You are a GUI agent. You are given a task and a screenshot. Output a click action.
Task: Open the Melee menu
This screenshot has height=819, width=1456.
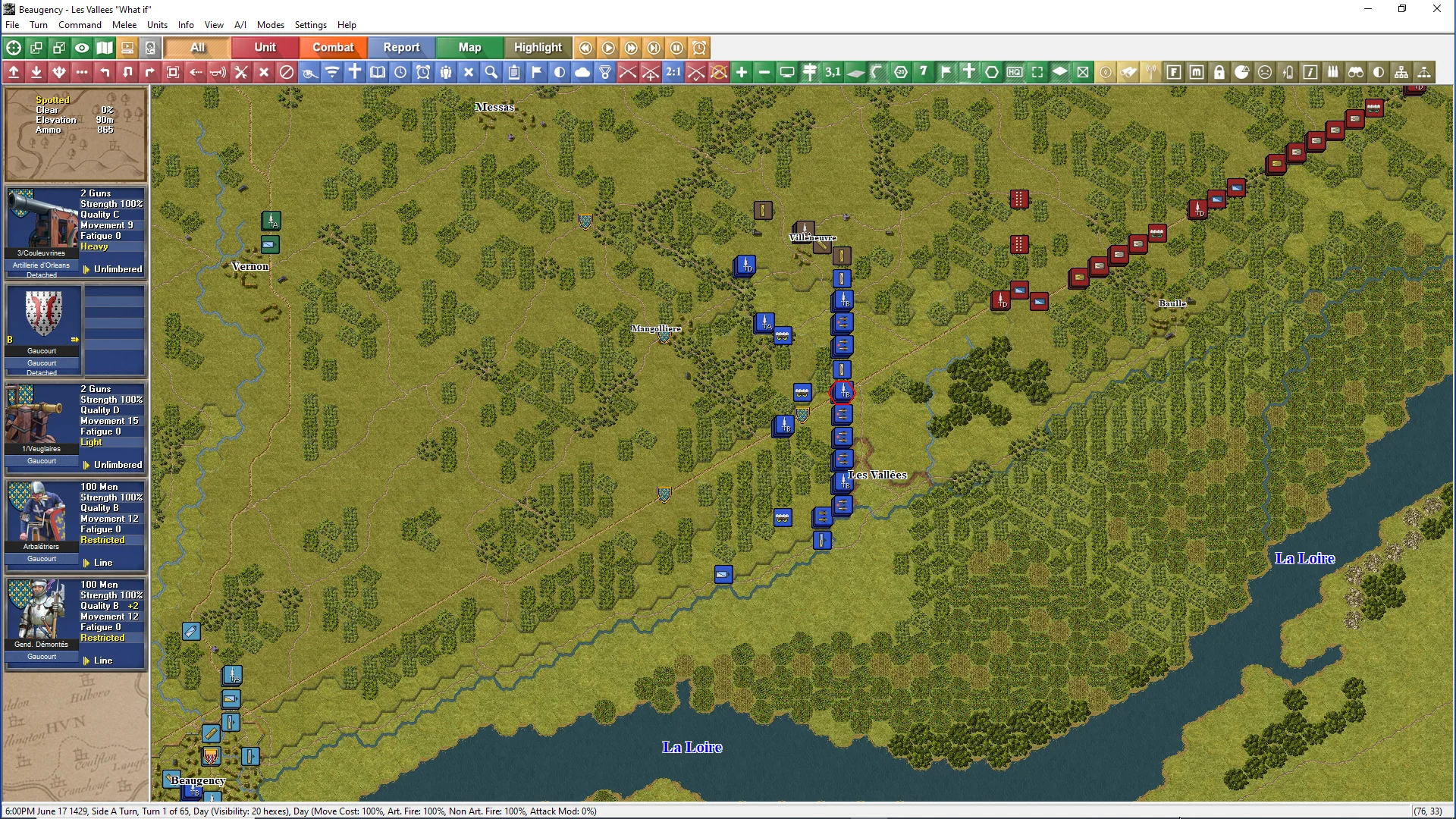tap(124, 25)
